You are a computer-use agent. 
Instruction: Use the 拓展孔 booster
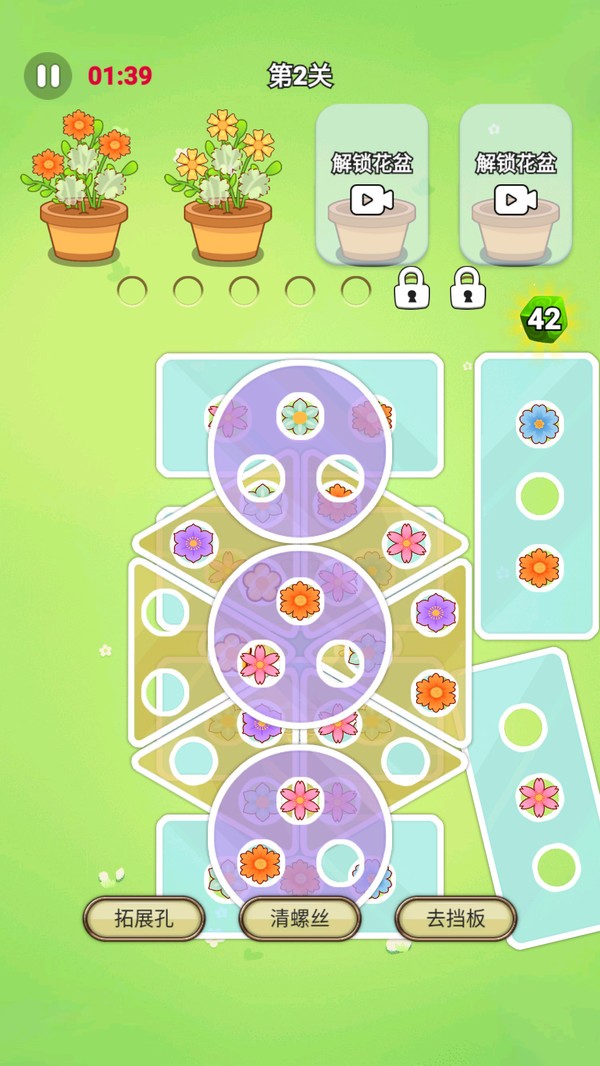[x=144, y=918]
